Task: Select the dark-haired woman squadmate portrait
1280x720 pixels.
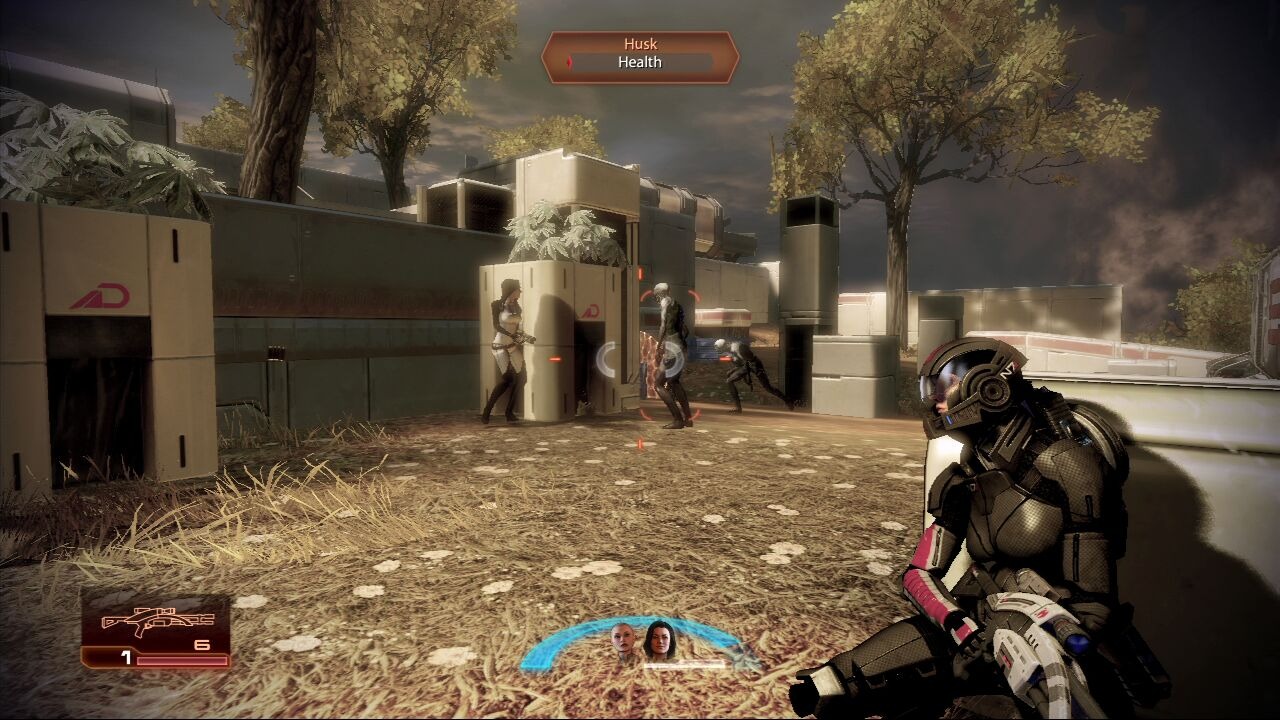Action: click(x=661, y=639)
